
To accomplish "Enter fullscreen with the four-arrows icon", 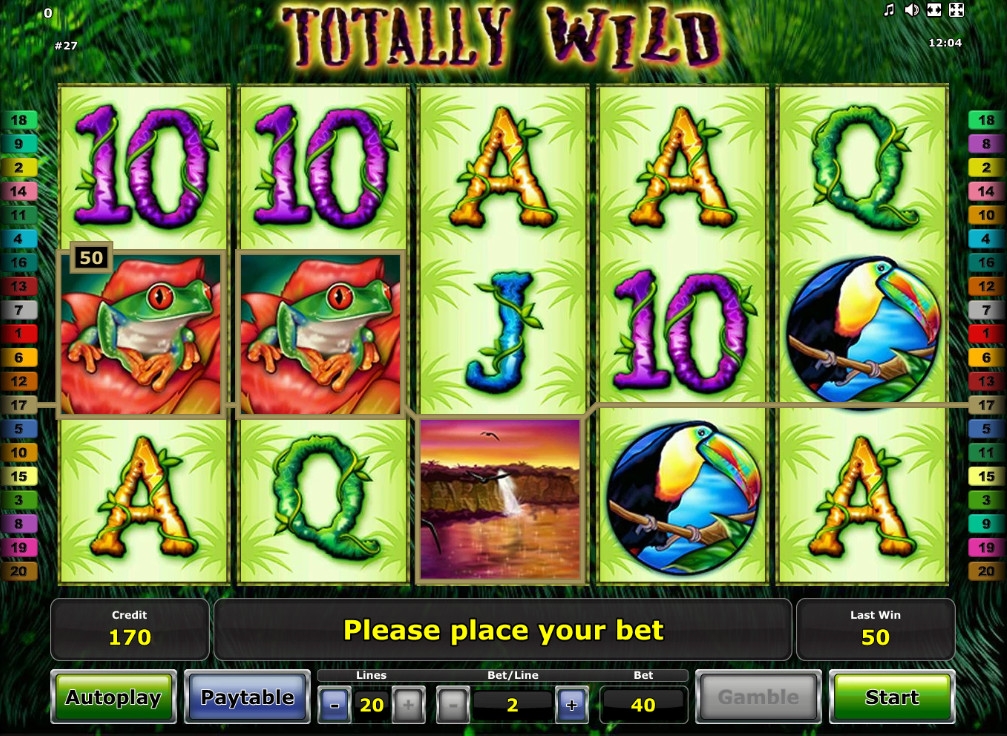I will point(956,10).
